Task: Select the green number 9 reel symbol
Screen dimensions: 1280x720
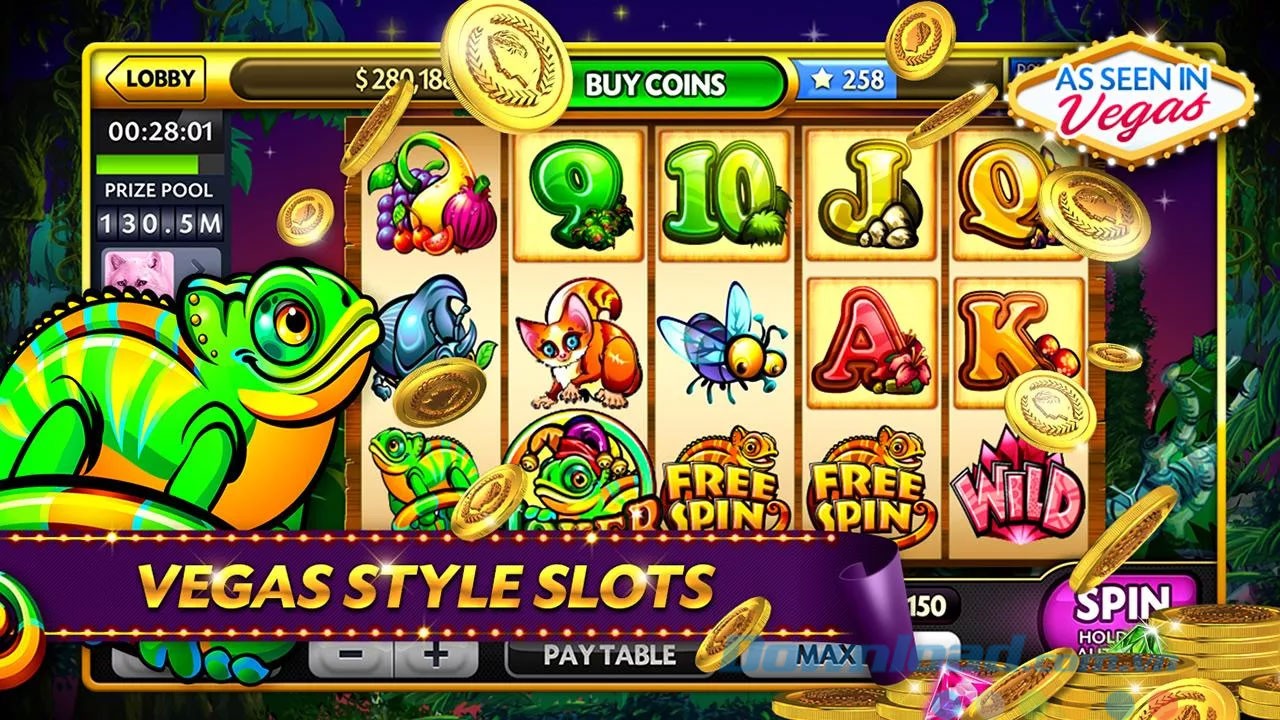Action: [x=575, y=190]
